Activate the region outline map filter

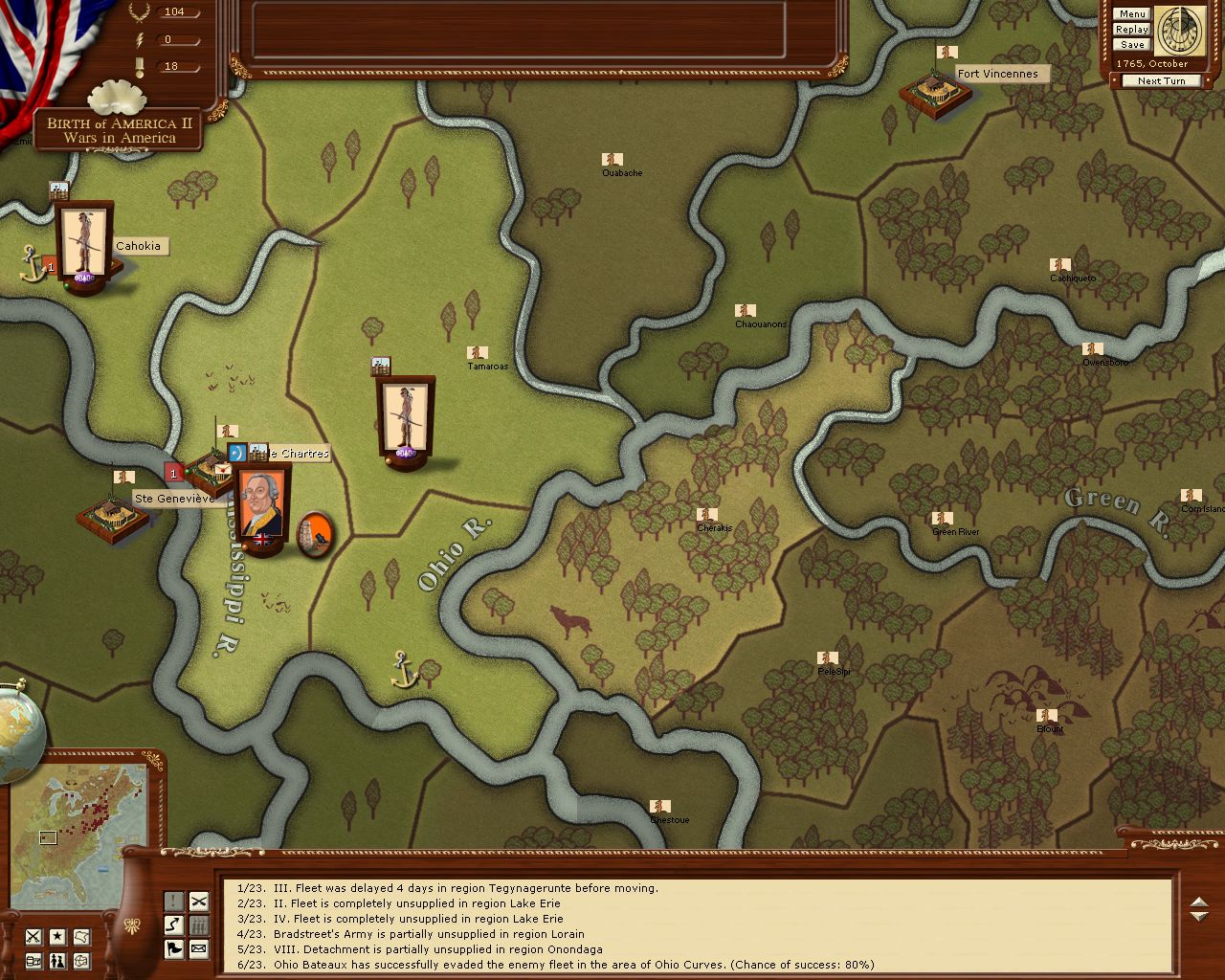(82, 936)
